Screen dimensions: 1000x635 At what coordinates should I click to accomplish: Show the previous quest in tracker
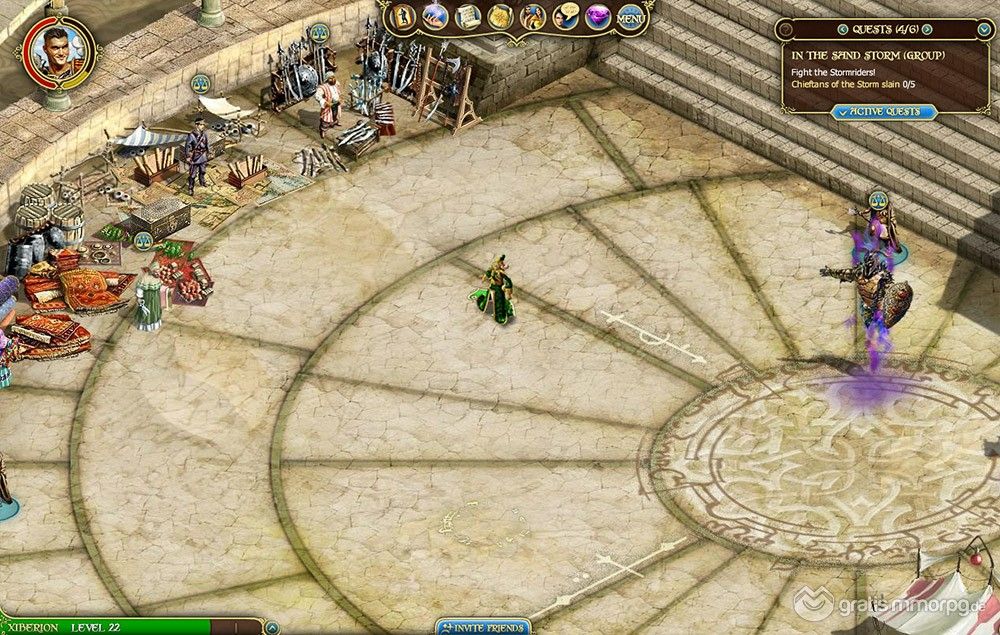[x=842, y=29]
